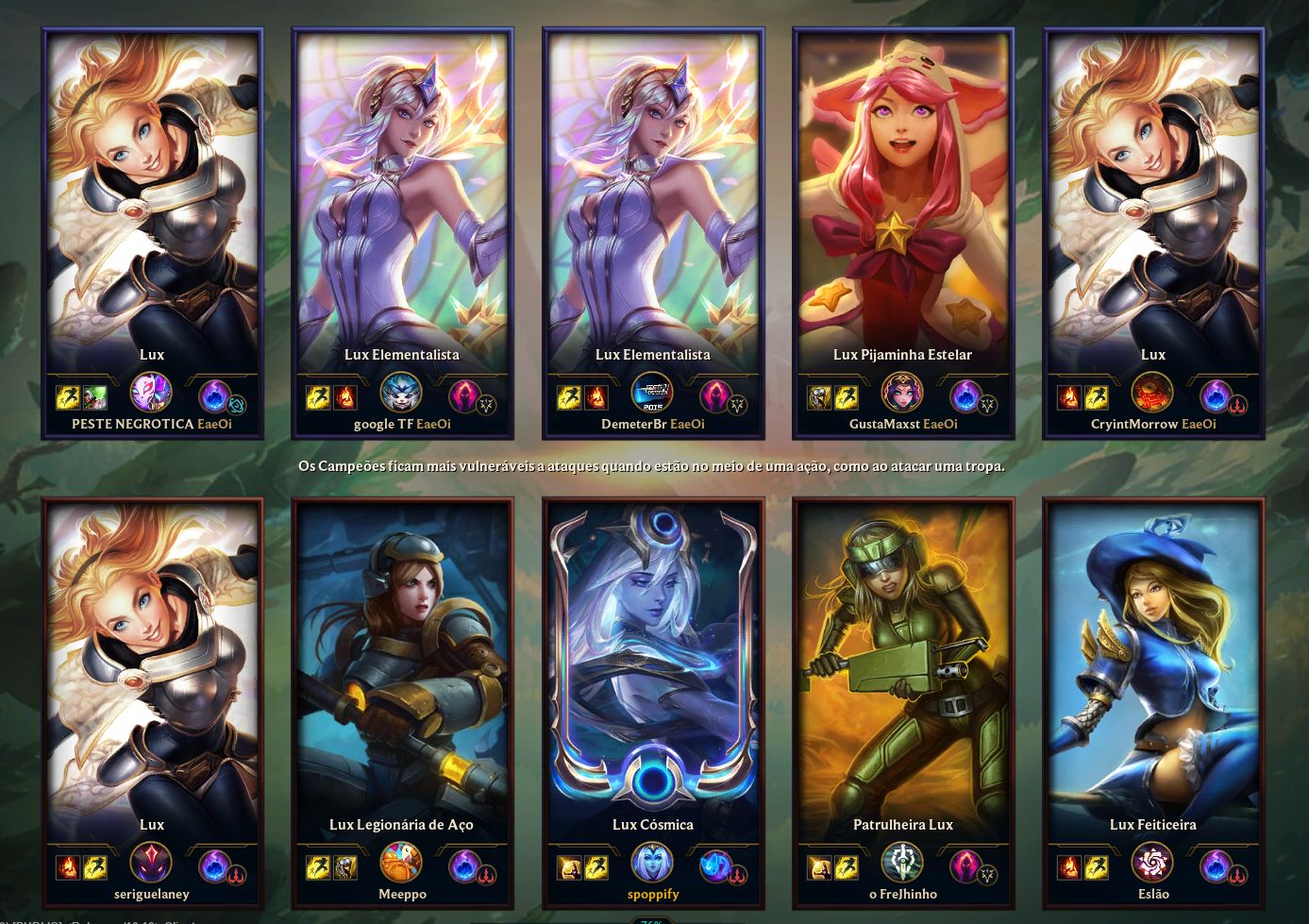The height and width of the screenshot is (924, 1309).
Task: Click the loading progress bar at the bottom
Action: (654, 920)
